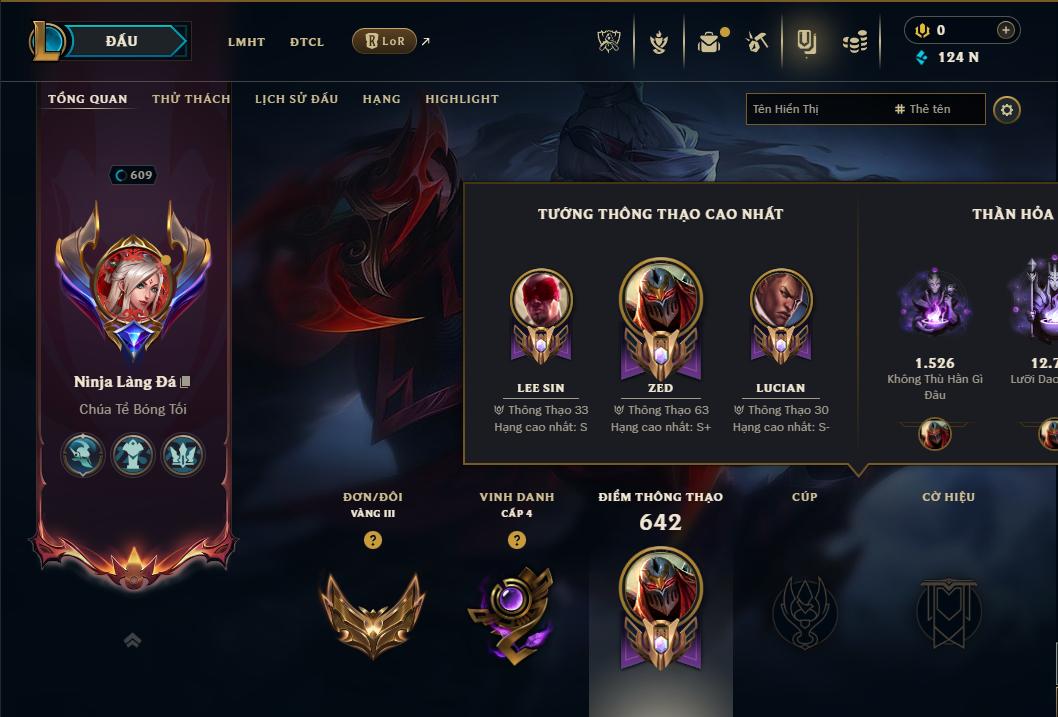
Task: Click the ĐẤU play button
Action: pyautogui.click(x=120, y=41)
